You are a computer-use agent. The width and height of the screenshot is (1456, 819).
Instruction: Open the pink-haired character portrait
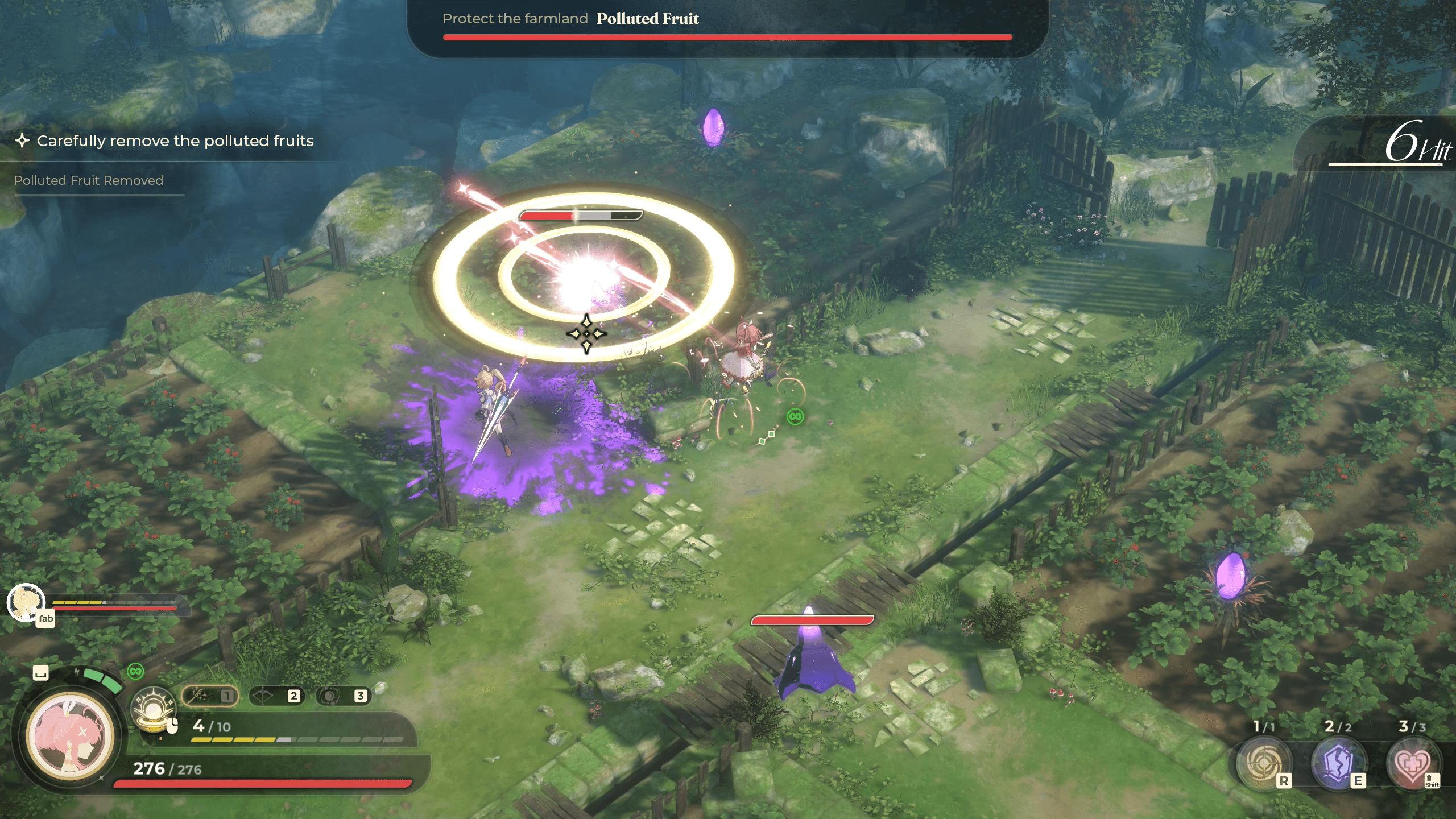[x=71, y=735]
